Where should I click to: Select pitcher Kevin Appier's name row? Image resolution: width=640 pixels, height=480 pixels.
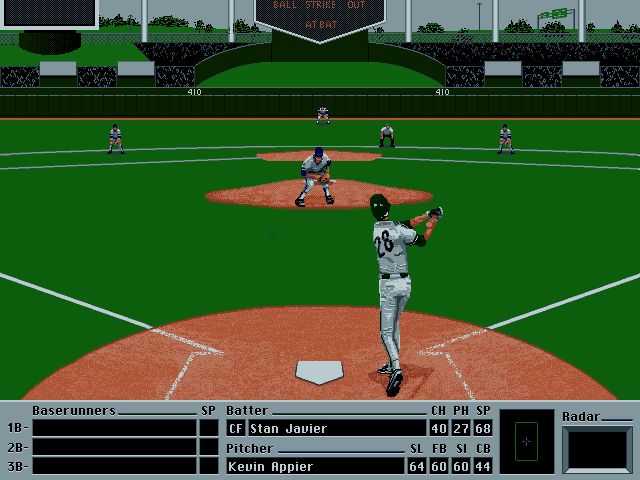click(315, 466)
